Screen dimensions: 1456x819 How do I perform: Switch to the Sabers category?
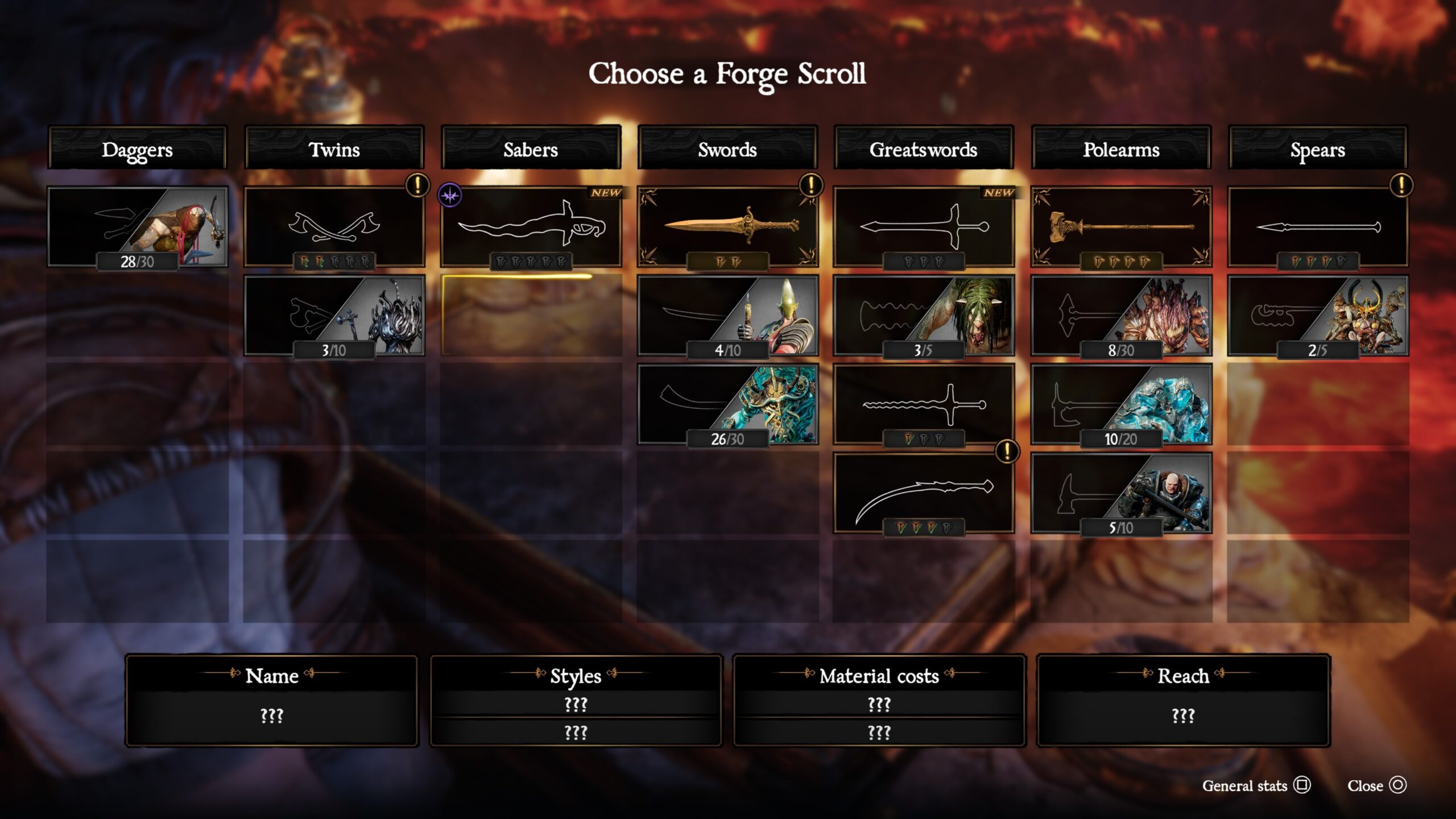[531, 149]
